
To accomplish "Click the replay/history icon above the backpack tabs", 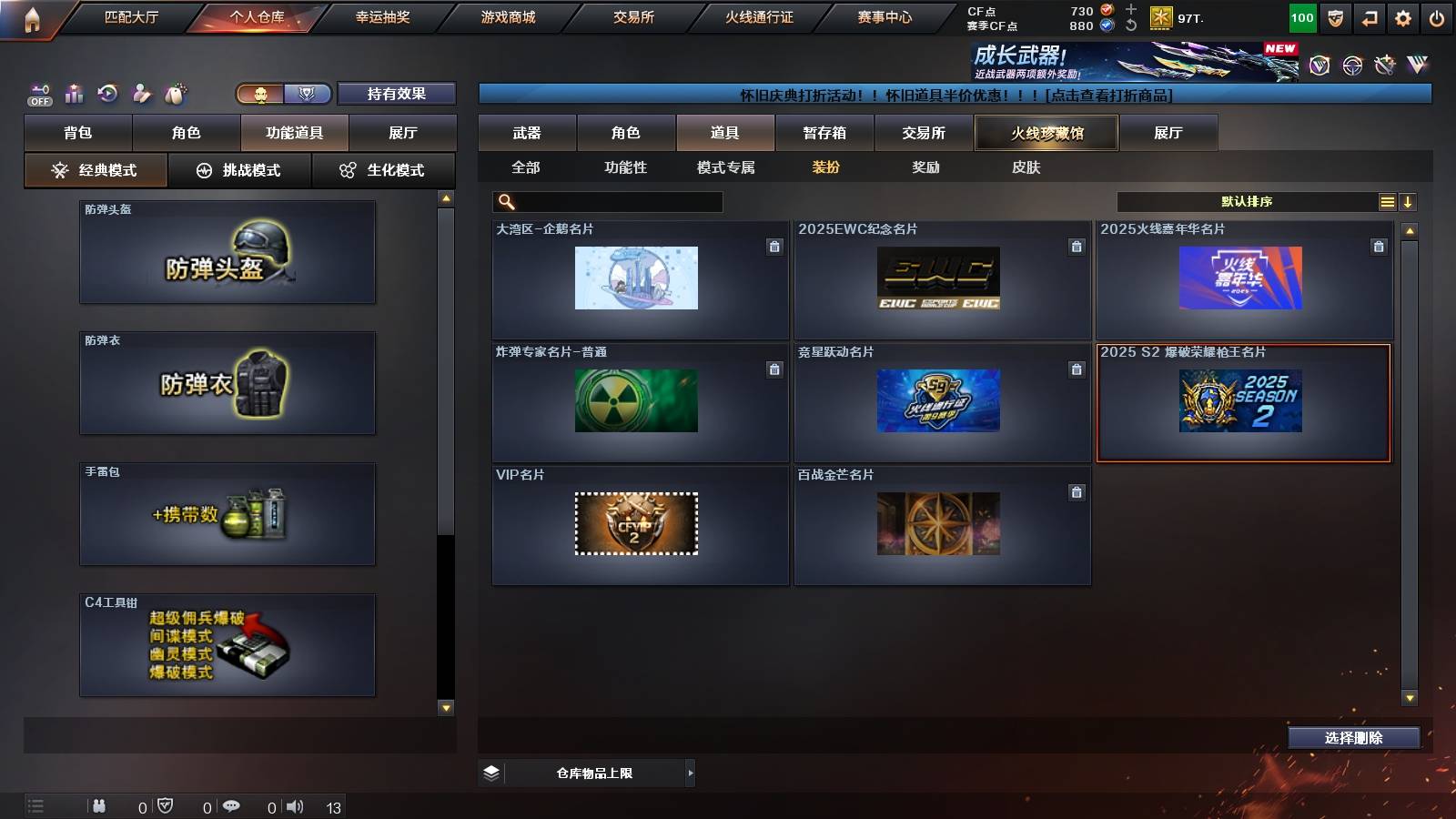I will (107, 93).
